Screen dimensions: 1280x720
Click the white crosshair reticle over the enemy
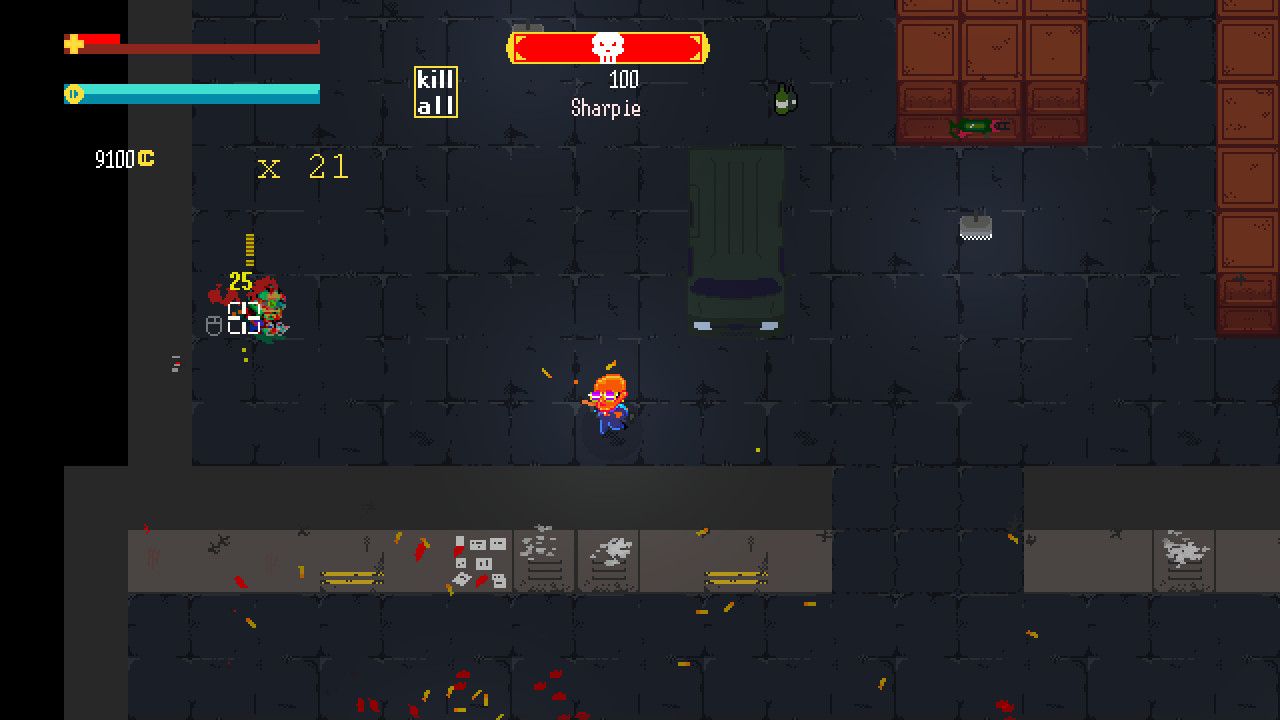[x=243, y=317]
